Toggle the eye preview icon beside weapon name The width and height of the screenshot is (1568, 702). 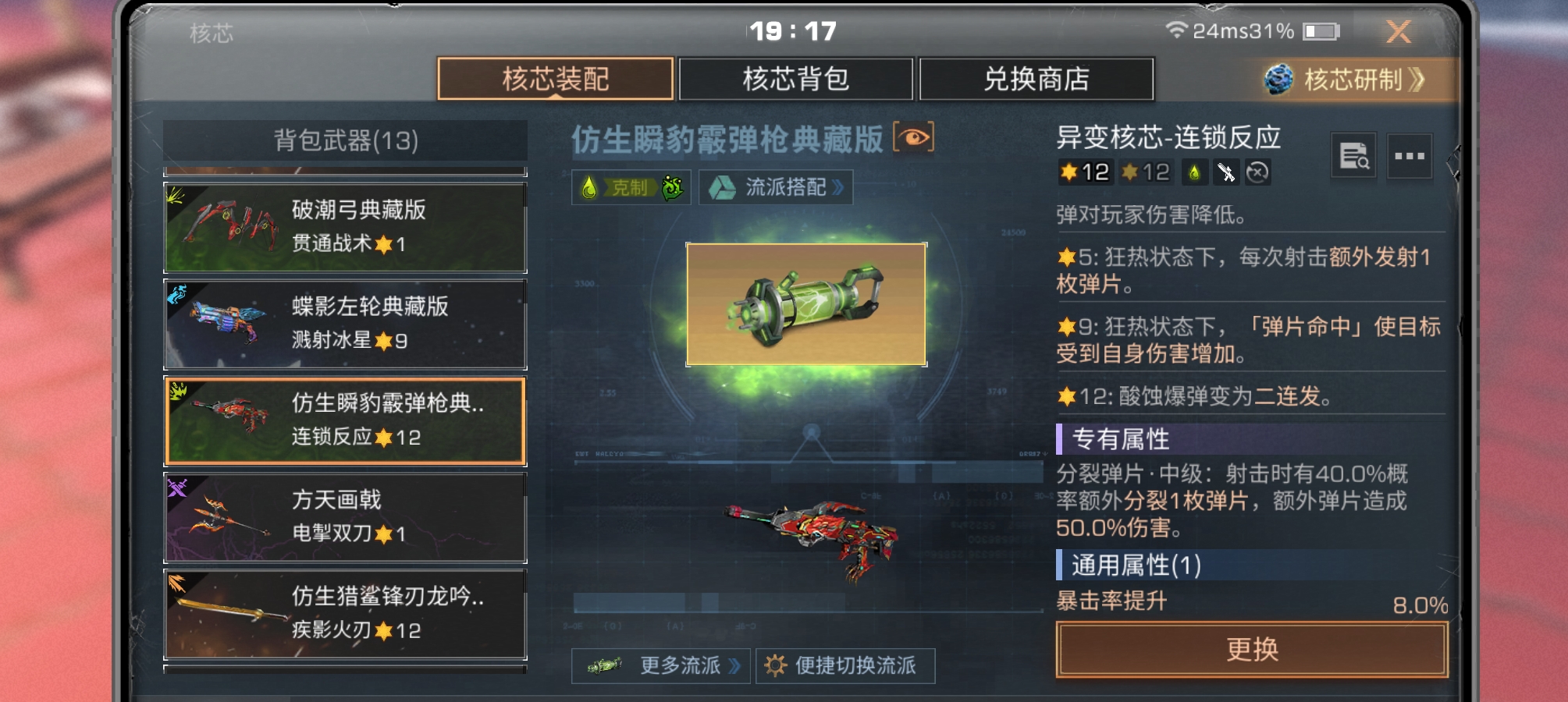click(x=913, y=138)
